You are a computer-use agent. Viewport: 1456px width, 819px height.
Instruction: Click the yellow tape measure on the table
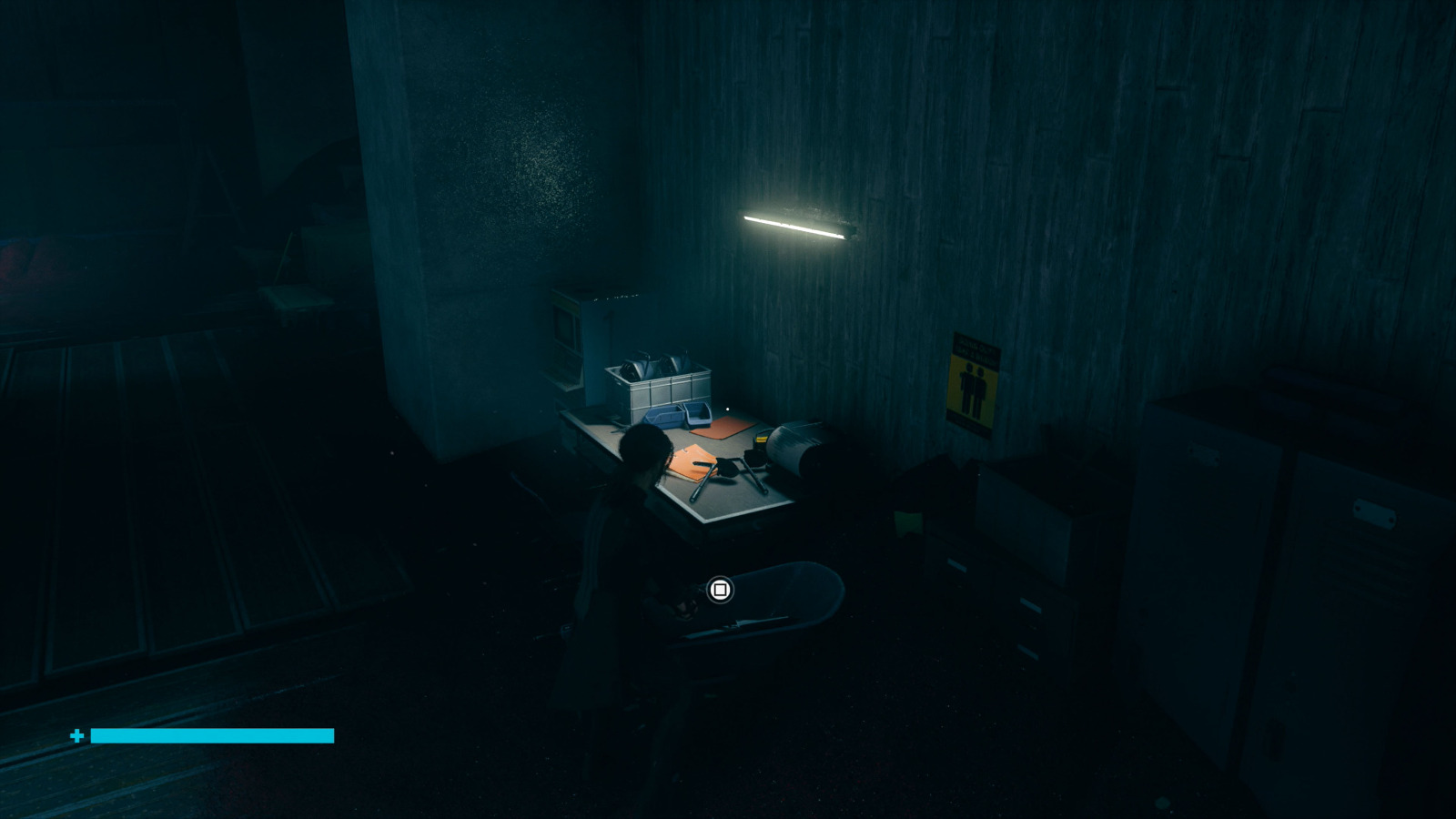761,439
